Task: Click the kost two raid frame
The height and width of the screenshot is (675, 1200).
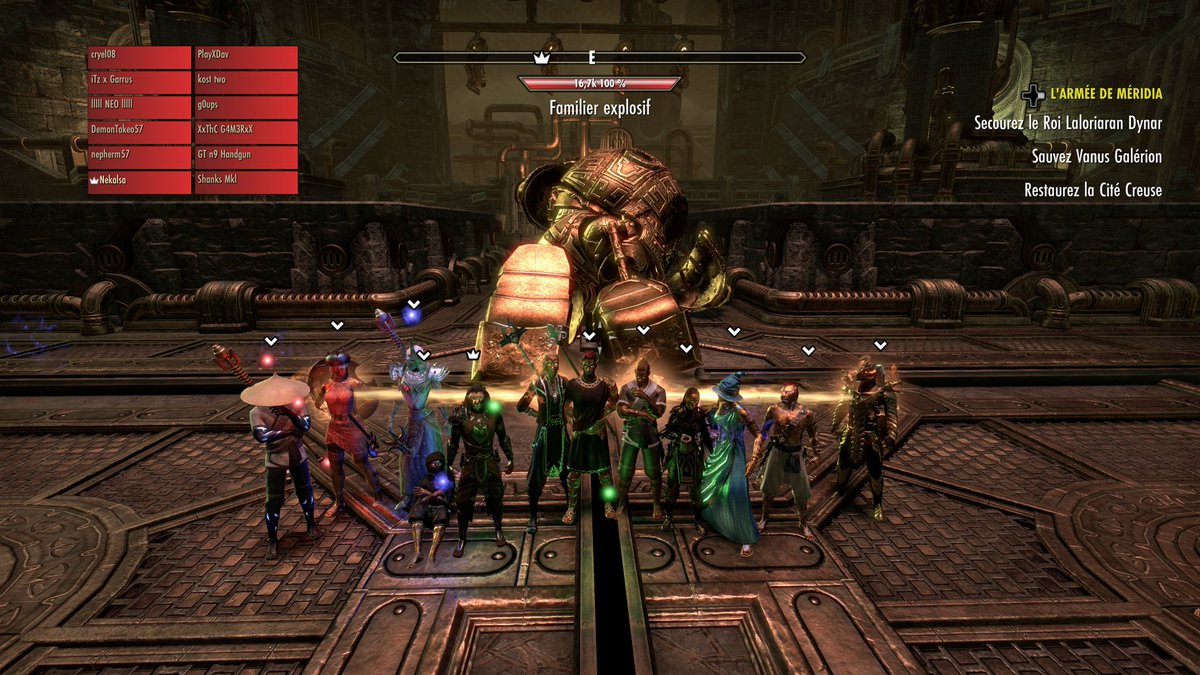Action: pyautogui.click(x=246, y=82)
